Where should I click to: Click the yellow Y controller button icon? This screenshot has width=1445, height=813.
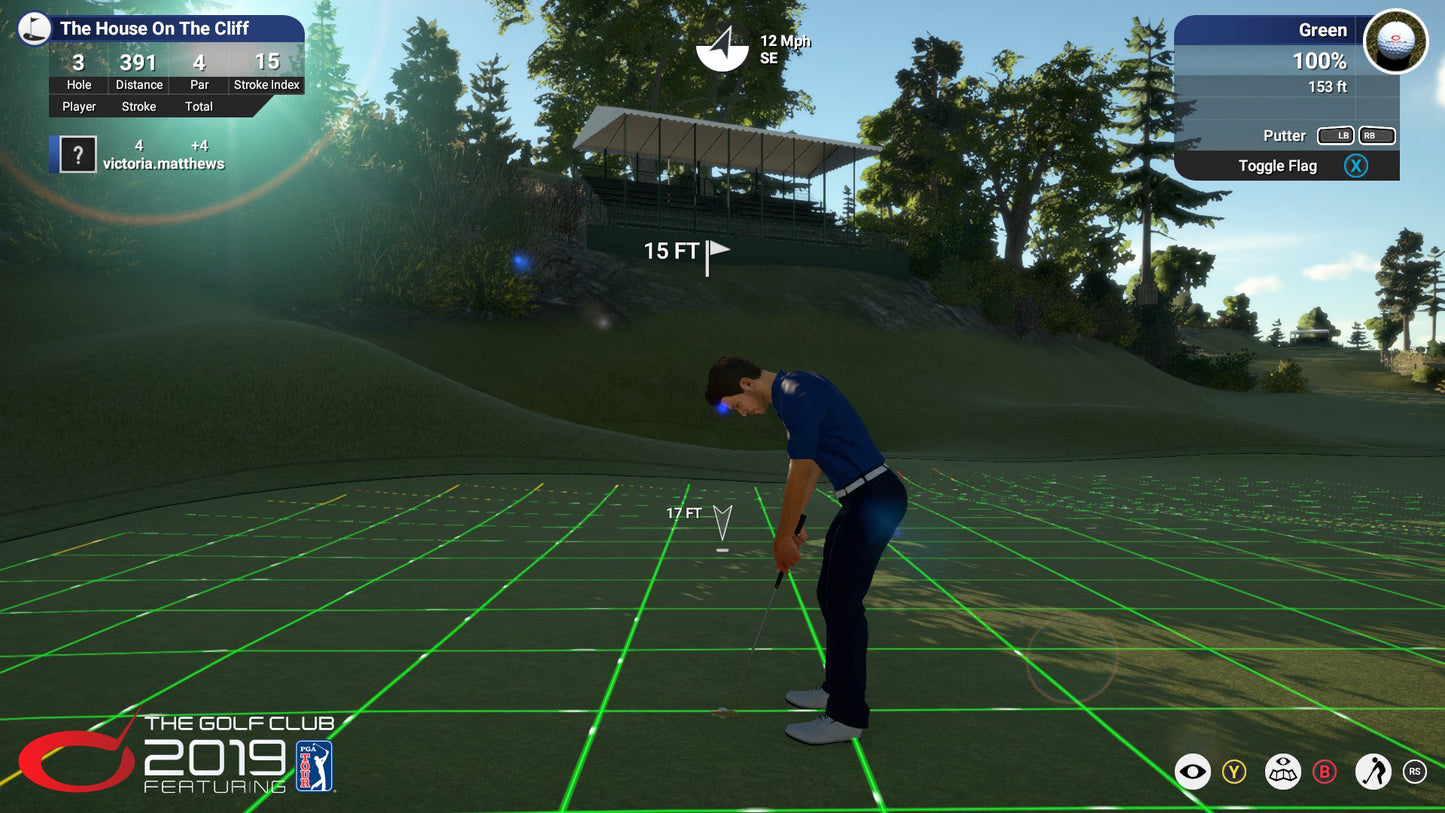1236,771
